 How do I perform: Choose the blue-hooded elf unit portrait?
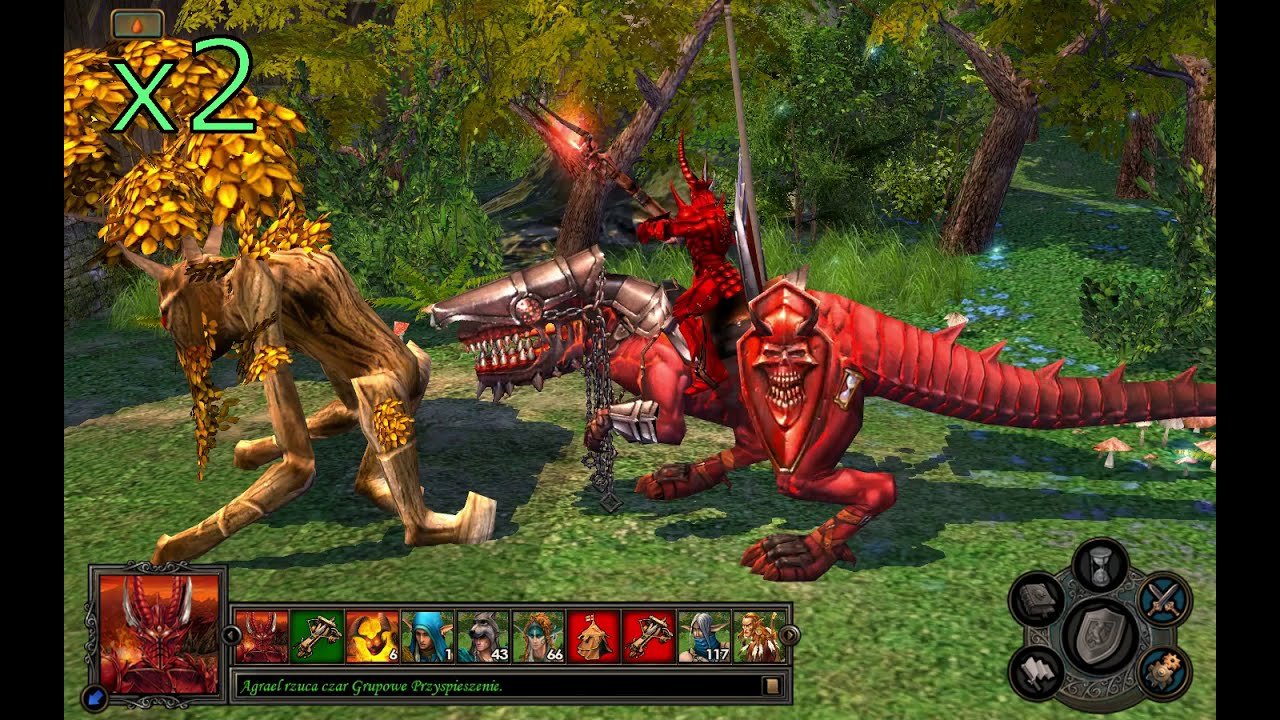(x=428, y=637)
